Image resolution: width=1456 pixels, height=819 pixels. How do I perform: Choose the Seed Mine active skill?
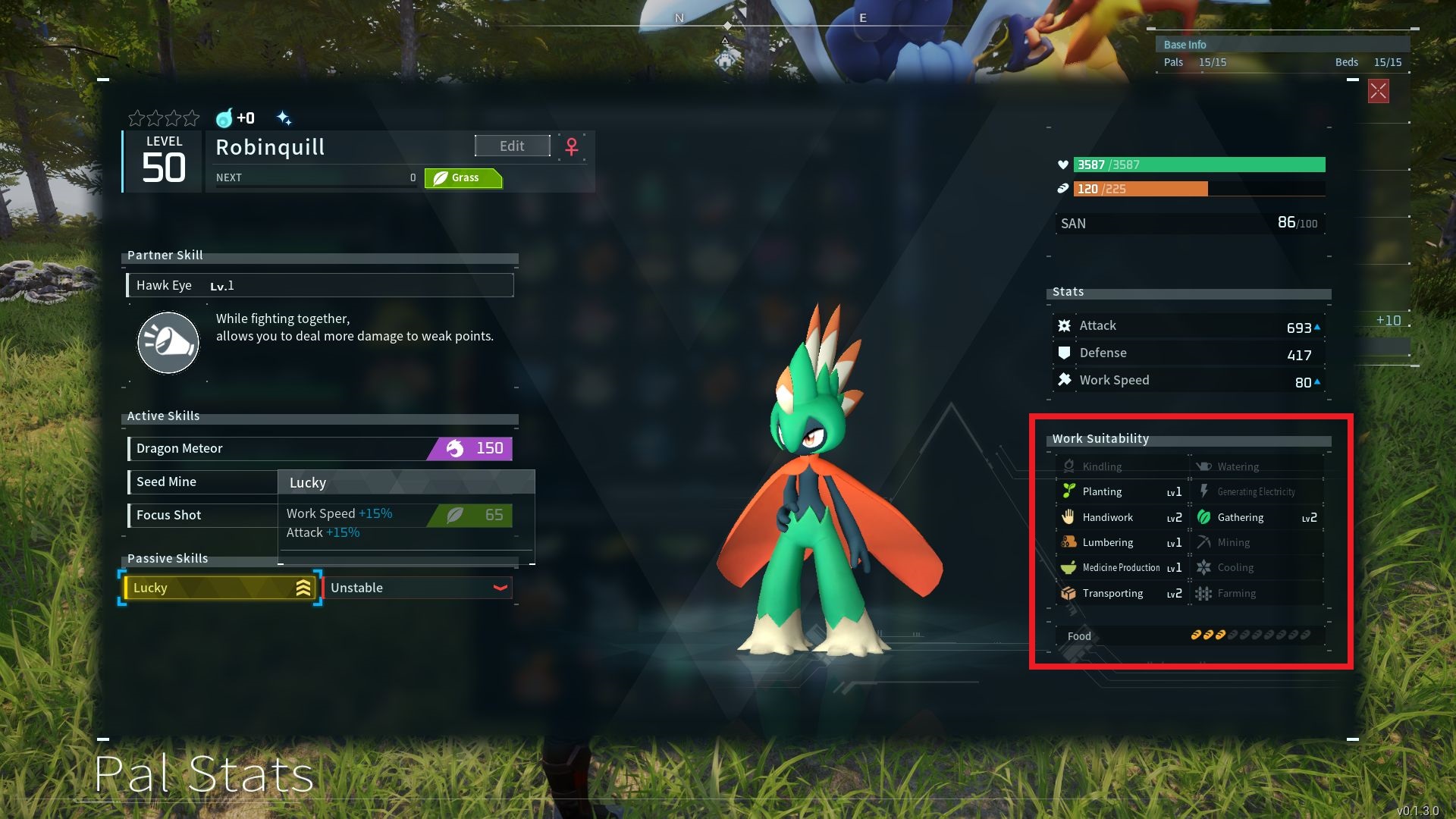pos(202,482)
